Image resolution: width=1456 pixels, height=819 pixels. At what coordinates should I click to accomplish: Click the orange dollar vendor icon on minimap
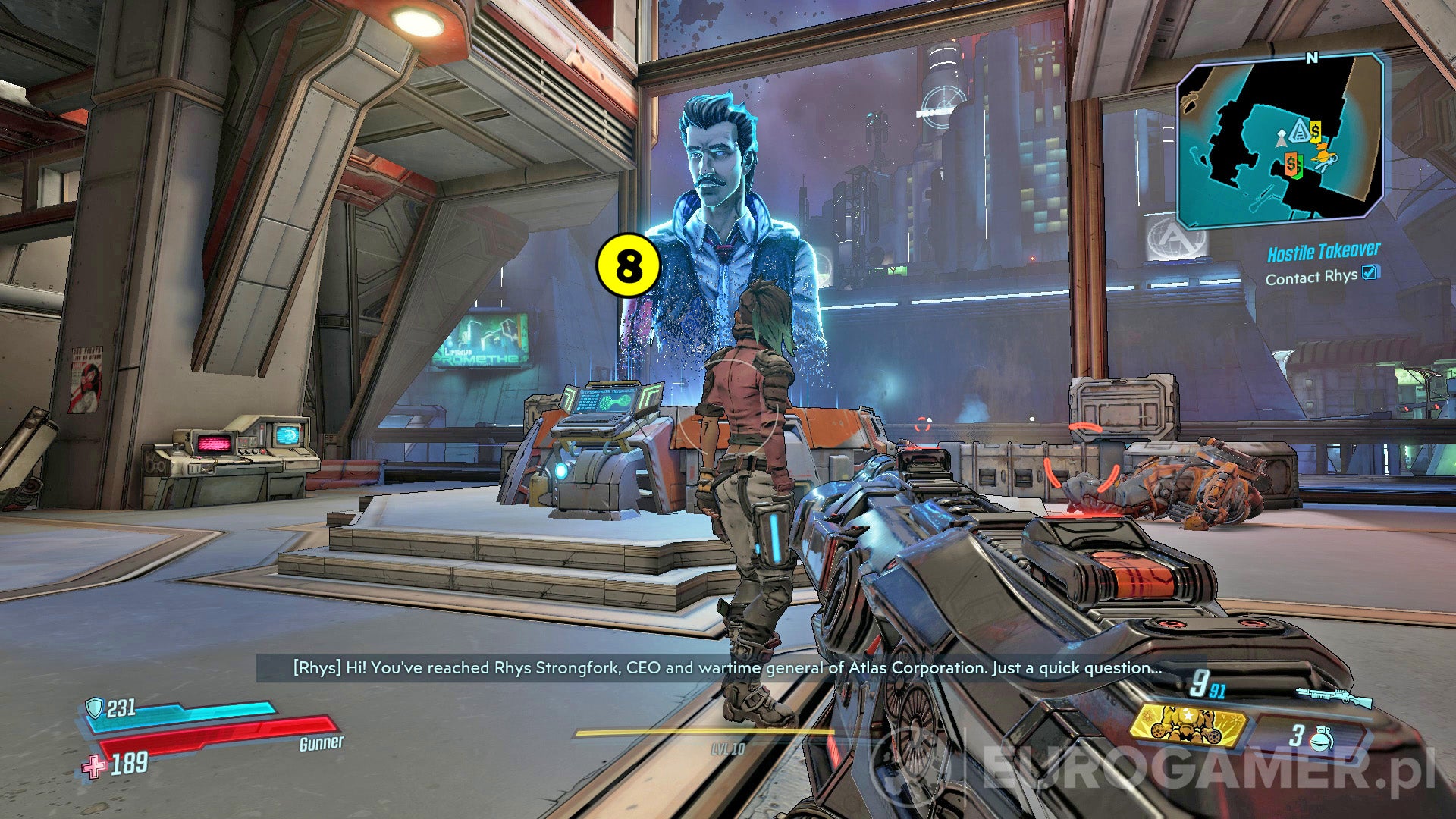click(x=1292, y=164)
